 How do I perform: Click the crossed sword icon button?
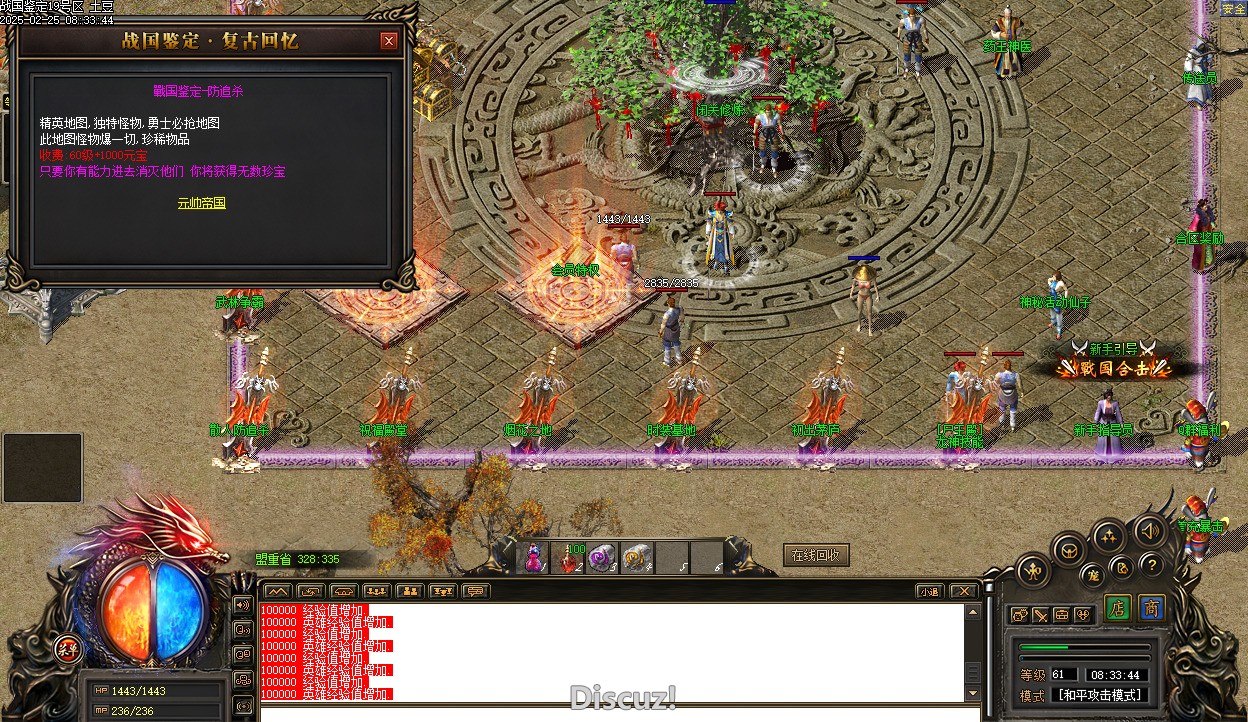[x=1040, y=615]
